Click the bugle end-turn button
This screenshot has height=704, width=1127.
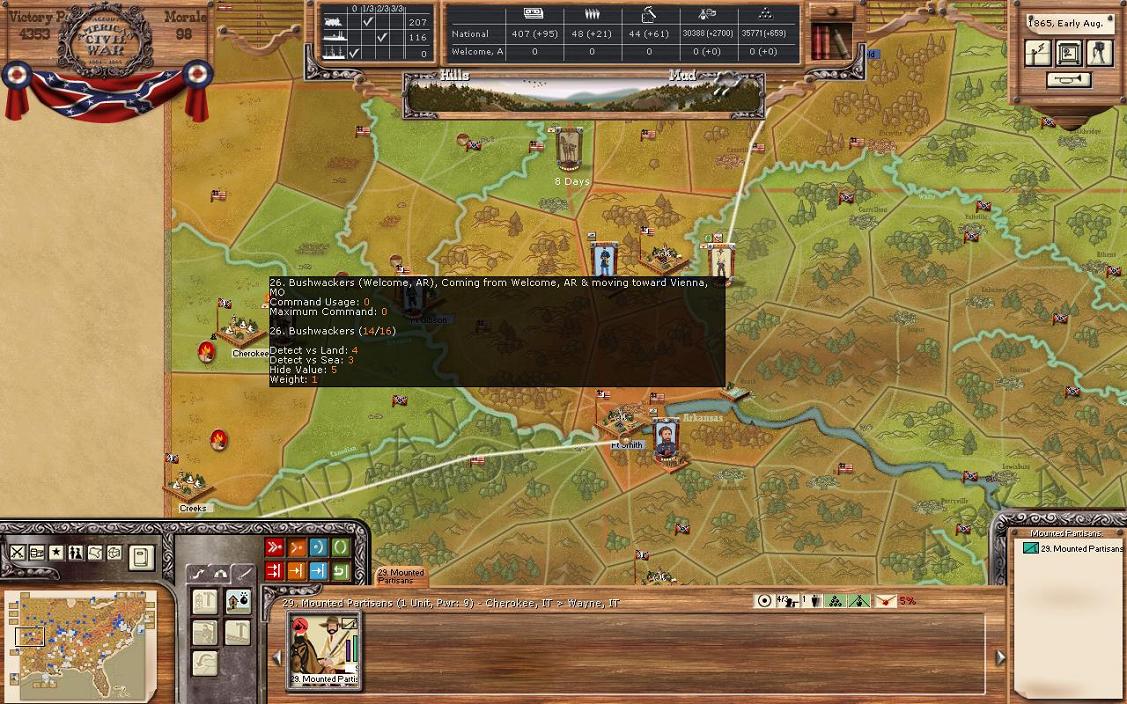1068,80
